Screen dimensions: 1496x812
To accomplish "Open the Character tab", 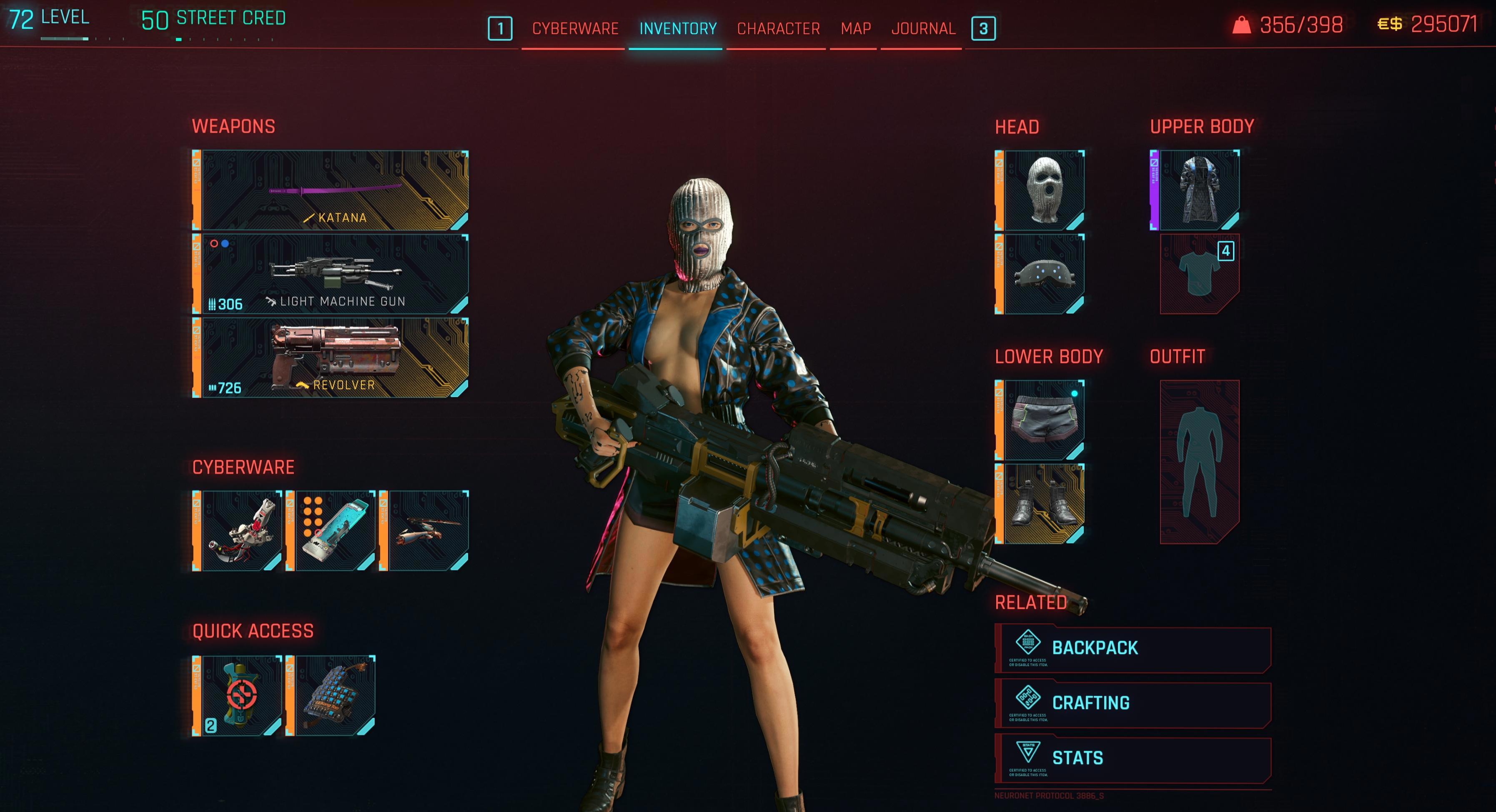I will tap(778, 28).
